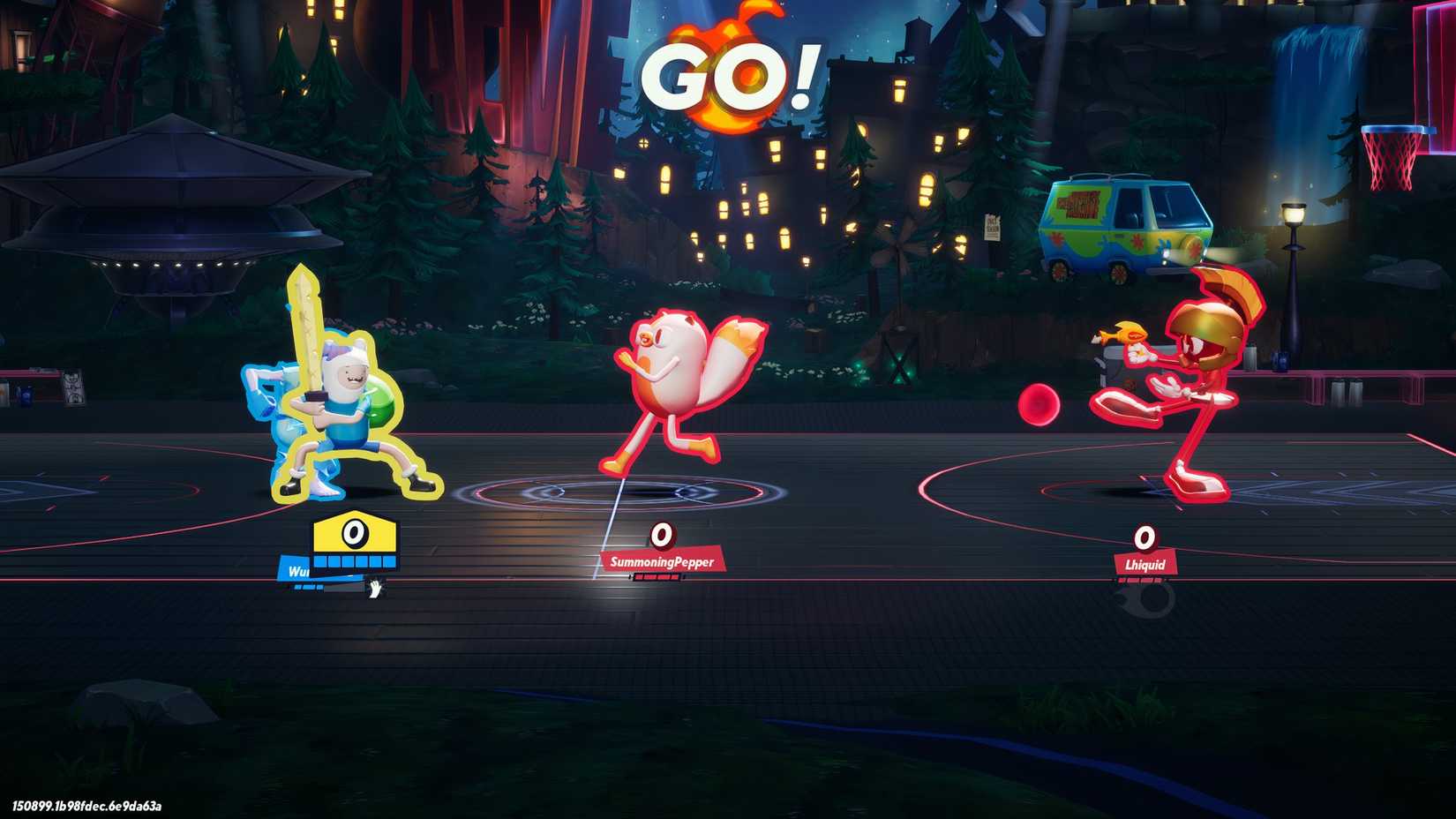Click the match ID text in bottom-left corner
This screenshot has width=1456, height=819.
pyautogui.click(x=86, y=806)
